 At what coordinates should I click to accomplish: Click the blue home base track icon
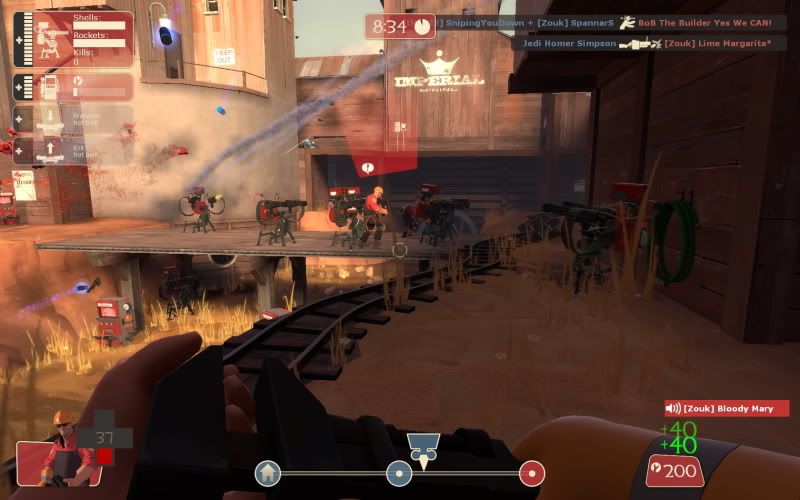[x=267, y=473]
